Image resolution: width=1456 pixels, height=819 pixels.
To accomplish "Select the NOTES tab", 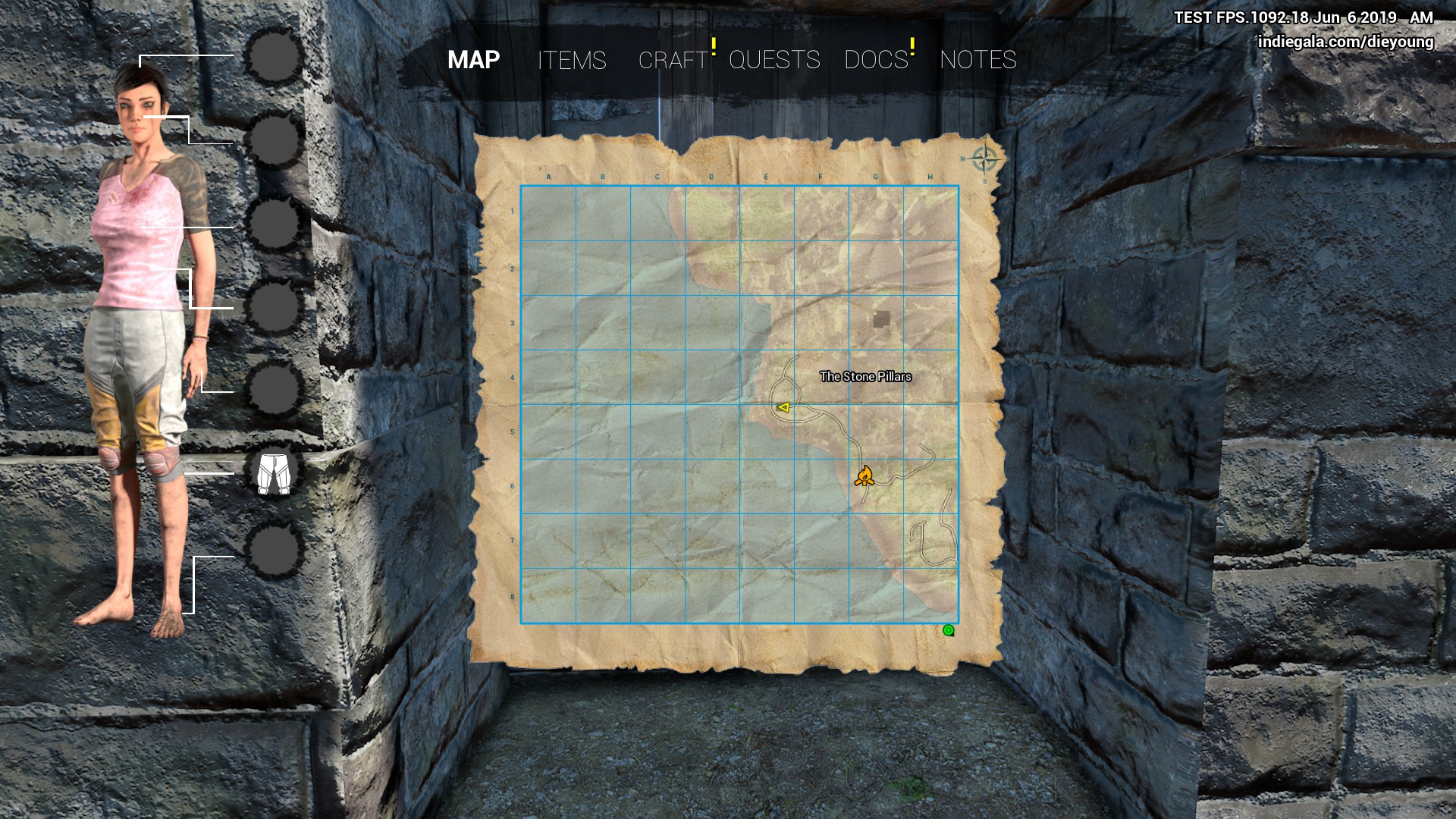I will pyautogui.click(x=977, y=60).
